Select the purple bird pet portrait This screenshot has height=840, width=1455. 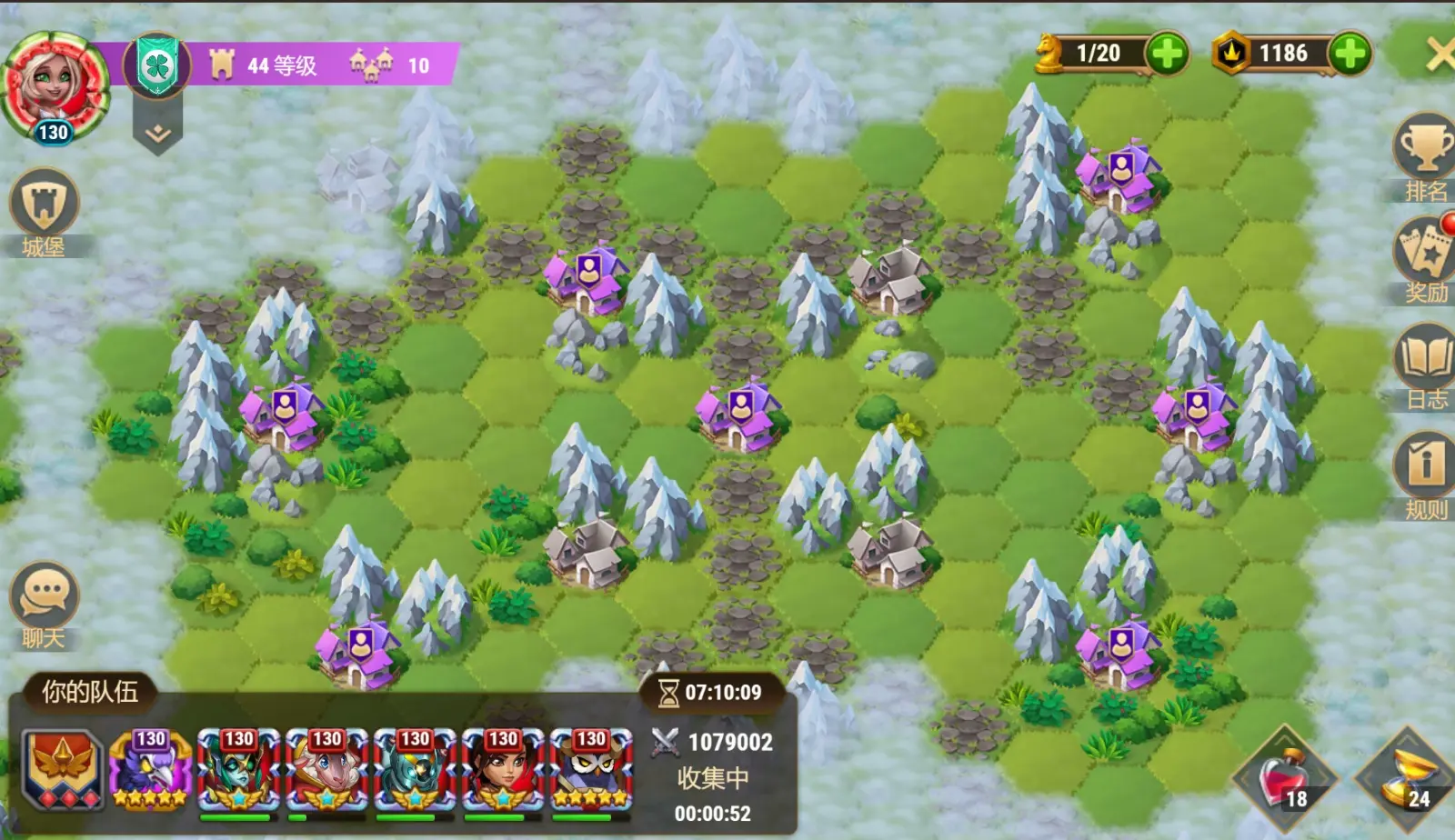[x=150, y=769]
